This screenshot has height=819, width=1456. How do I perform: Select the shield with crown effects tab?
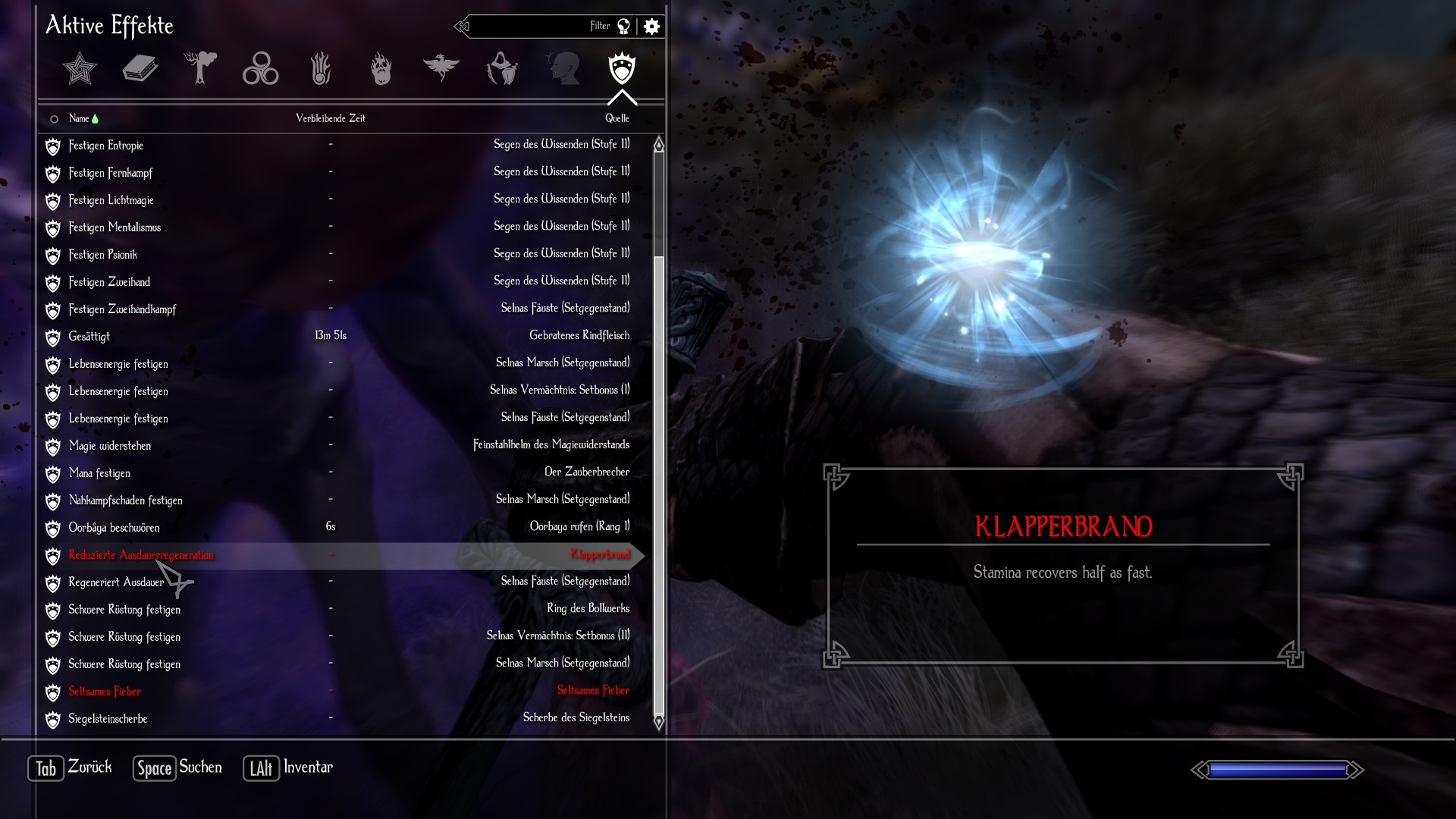622,69
